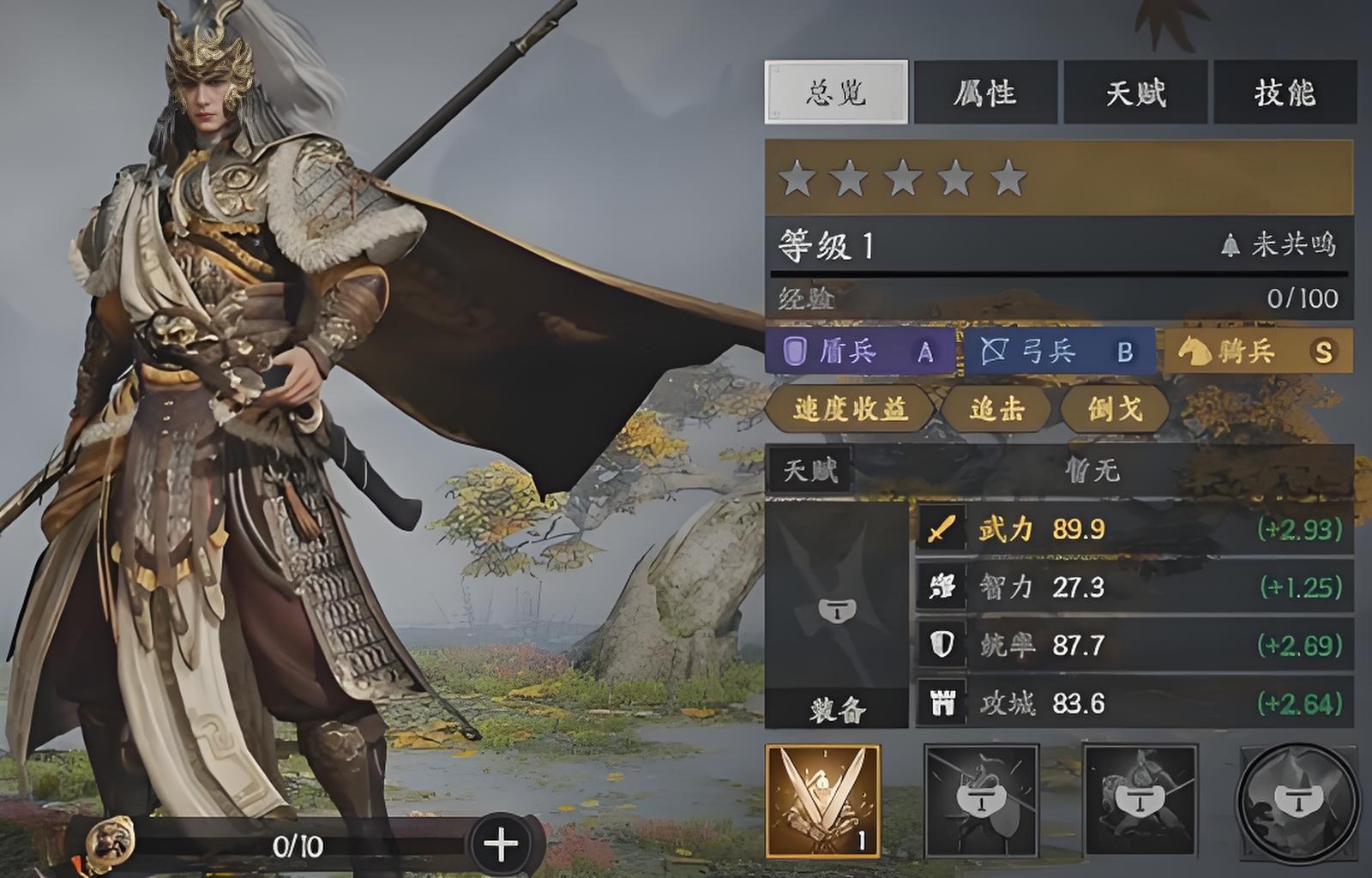Switch to the 总览 overview tab
Viewport: 1372px width, 878px height.
(835, 93)
